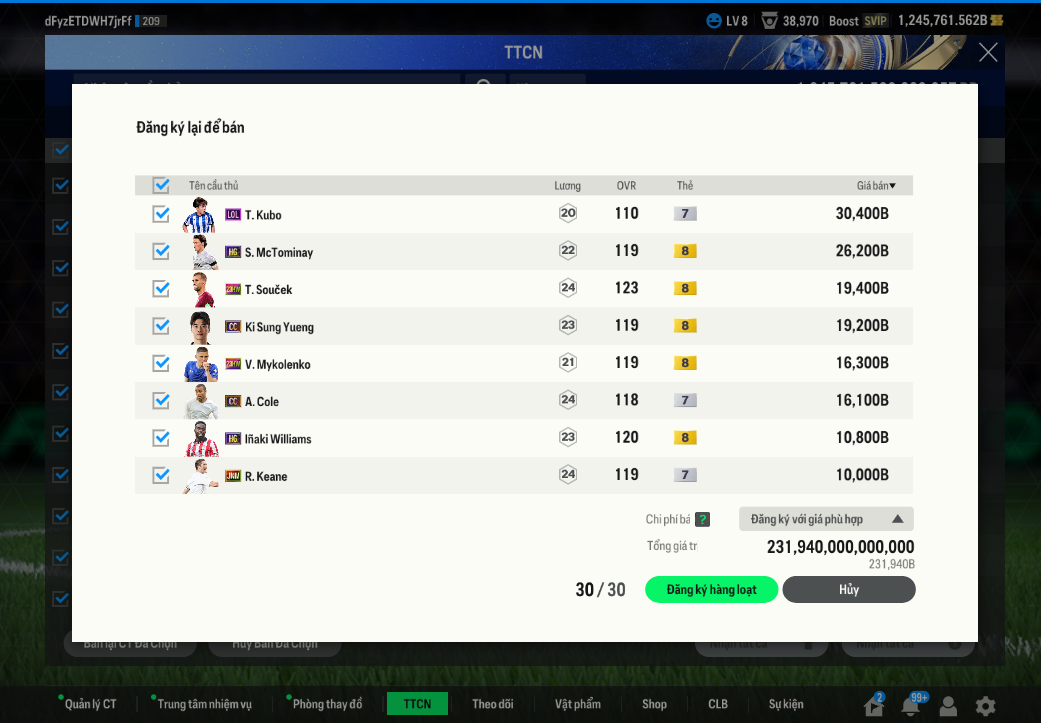Toggle the A. Cole checkbox
The width and height of the screenshot is (1041, 723).
tap(161, 400)
